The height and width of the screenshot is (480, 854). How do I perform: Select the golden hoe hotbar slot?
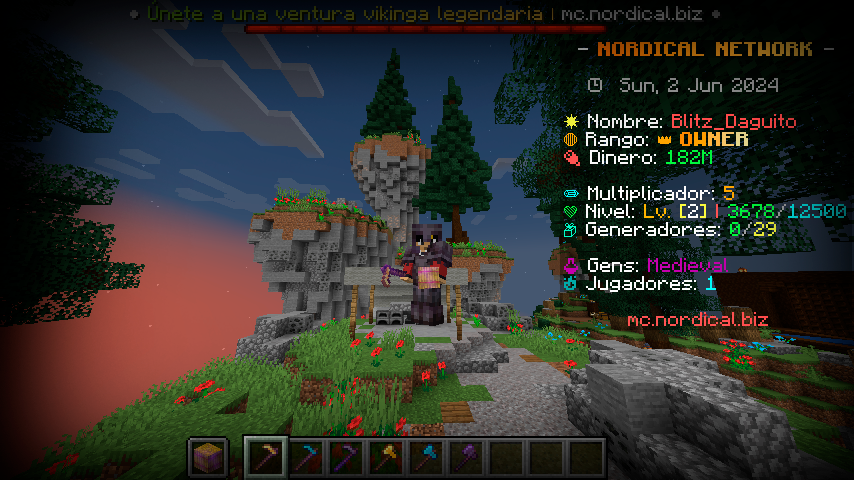[266, 458]
